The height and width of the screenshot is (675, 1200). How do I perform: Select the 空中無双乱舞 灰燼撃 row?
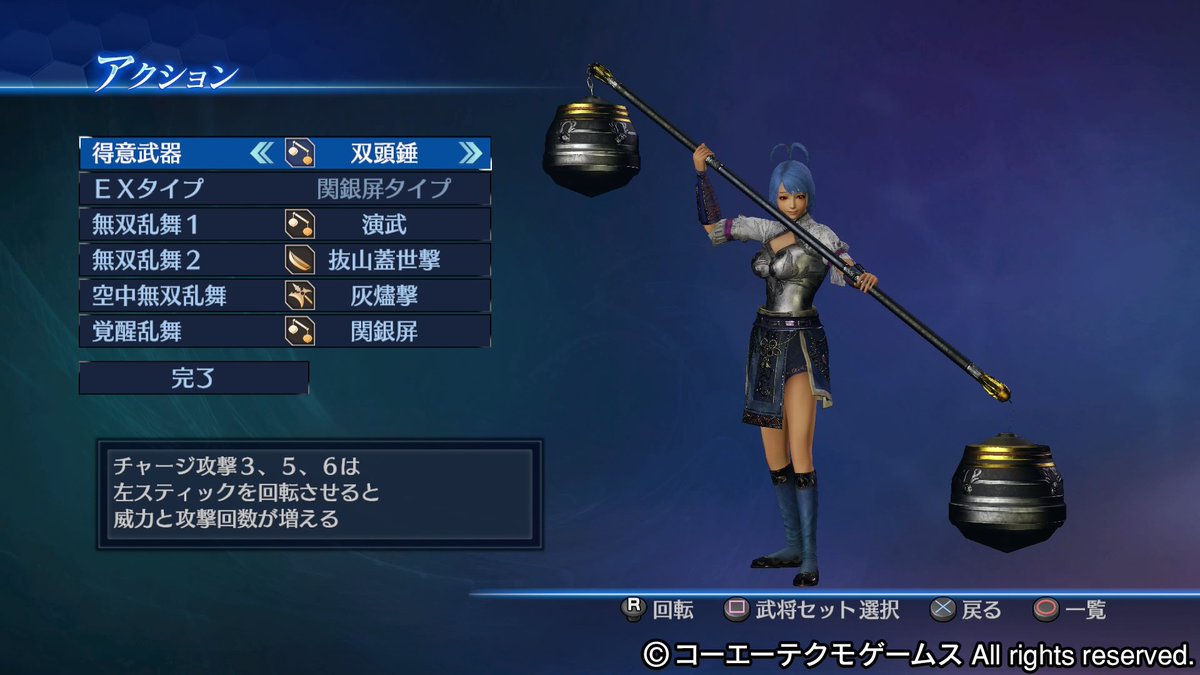coord(284,295)
